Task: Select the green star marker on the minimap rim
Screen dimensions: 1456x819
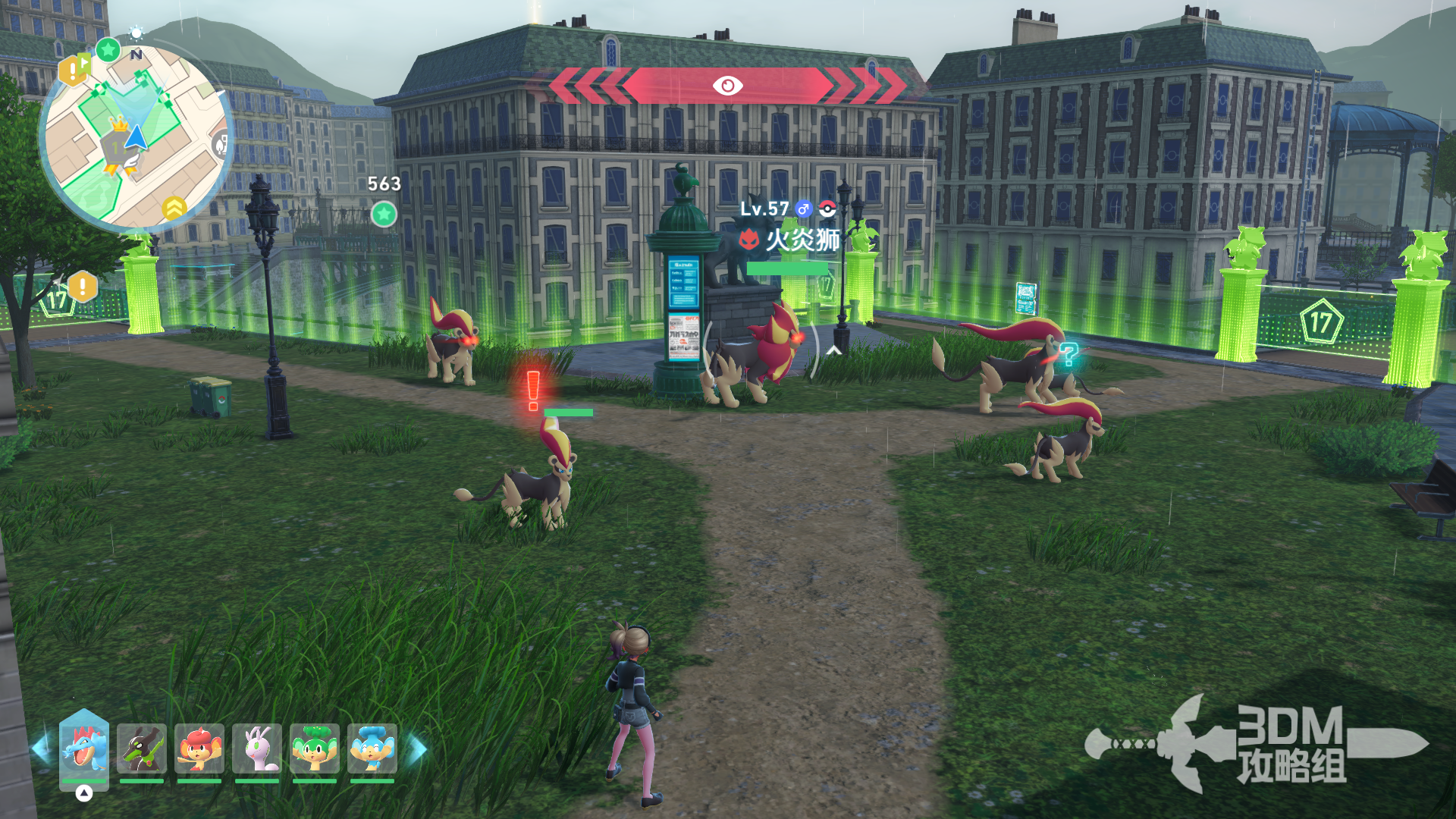Action: point(108,50)
